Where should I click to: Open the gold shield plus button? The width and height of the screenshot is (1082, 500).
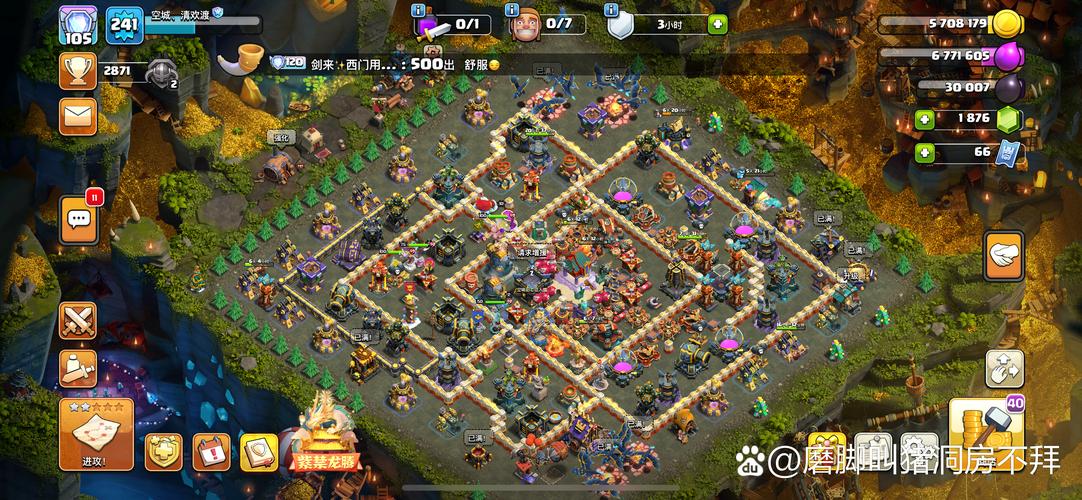(163, 452)
